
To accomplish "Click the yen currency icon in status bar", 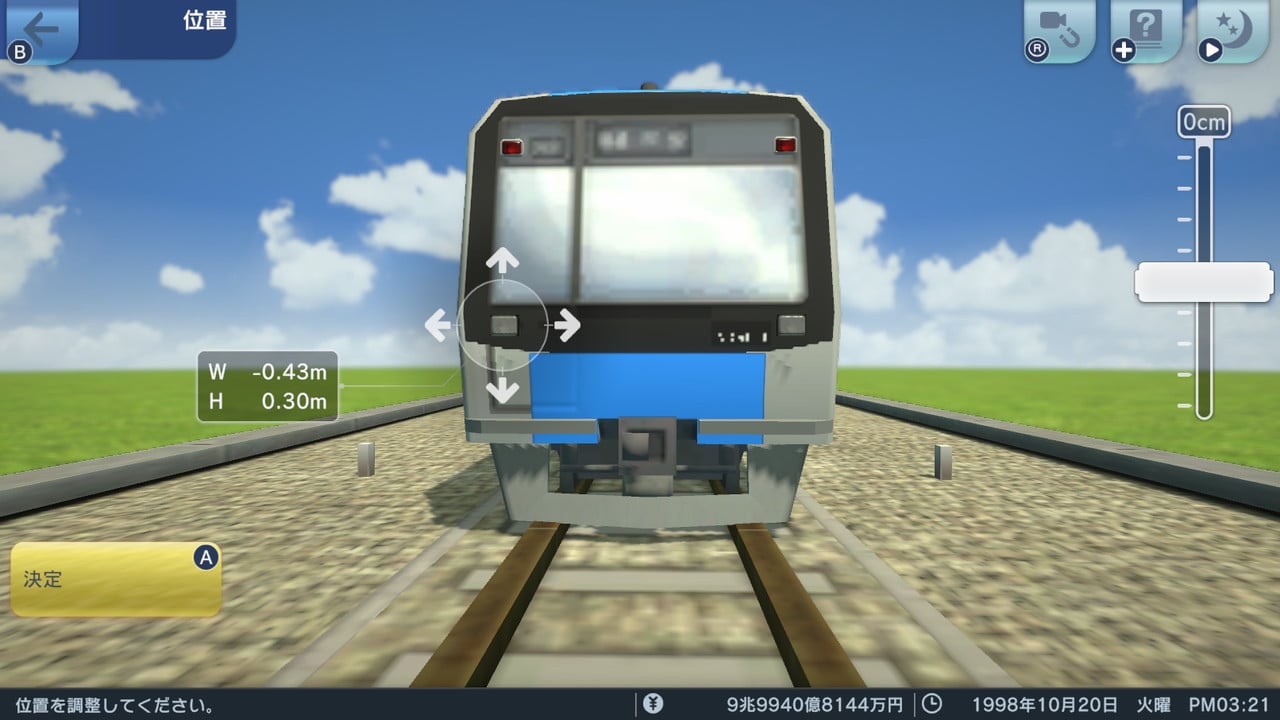I will (655, 703).
